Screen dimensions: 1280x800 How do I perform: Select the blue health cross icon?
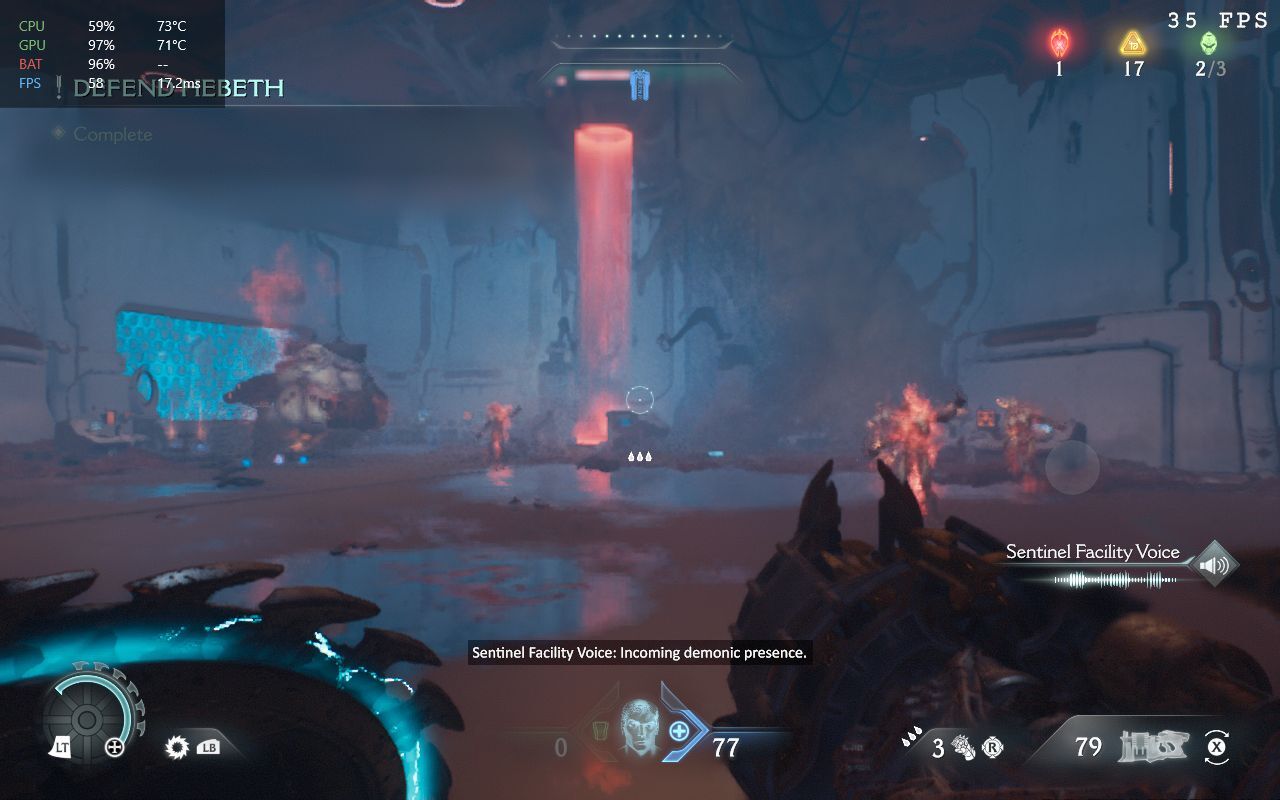(679, 731)
